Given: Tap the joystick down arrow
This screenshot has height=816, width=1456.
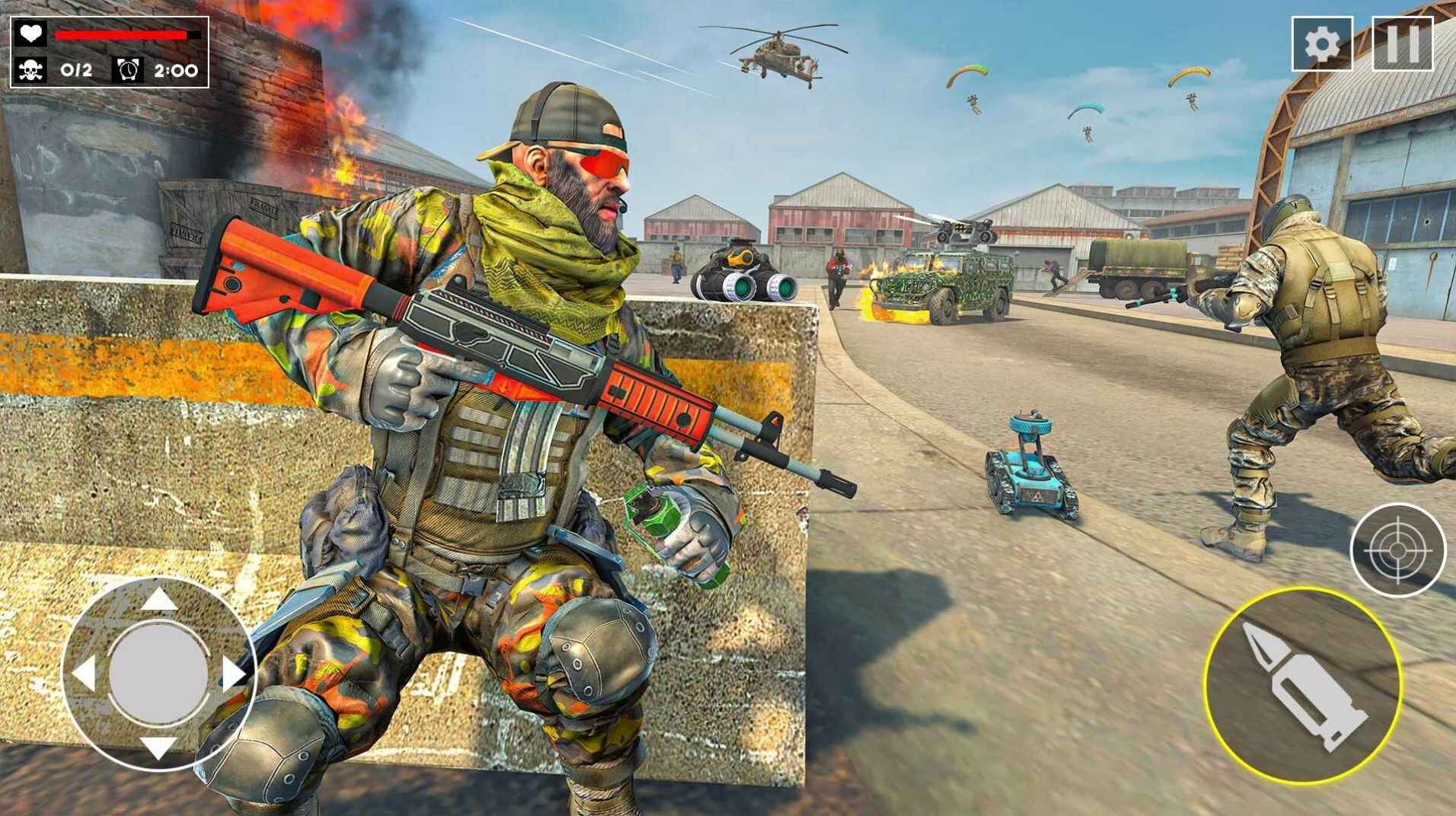Looking at the screenshot, I should click(x=158, y=747).
